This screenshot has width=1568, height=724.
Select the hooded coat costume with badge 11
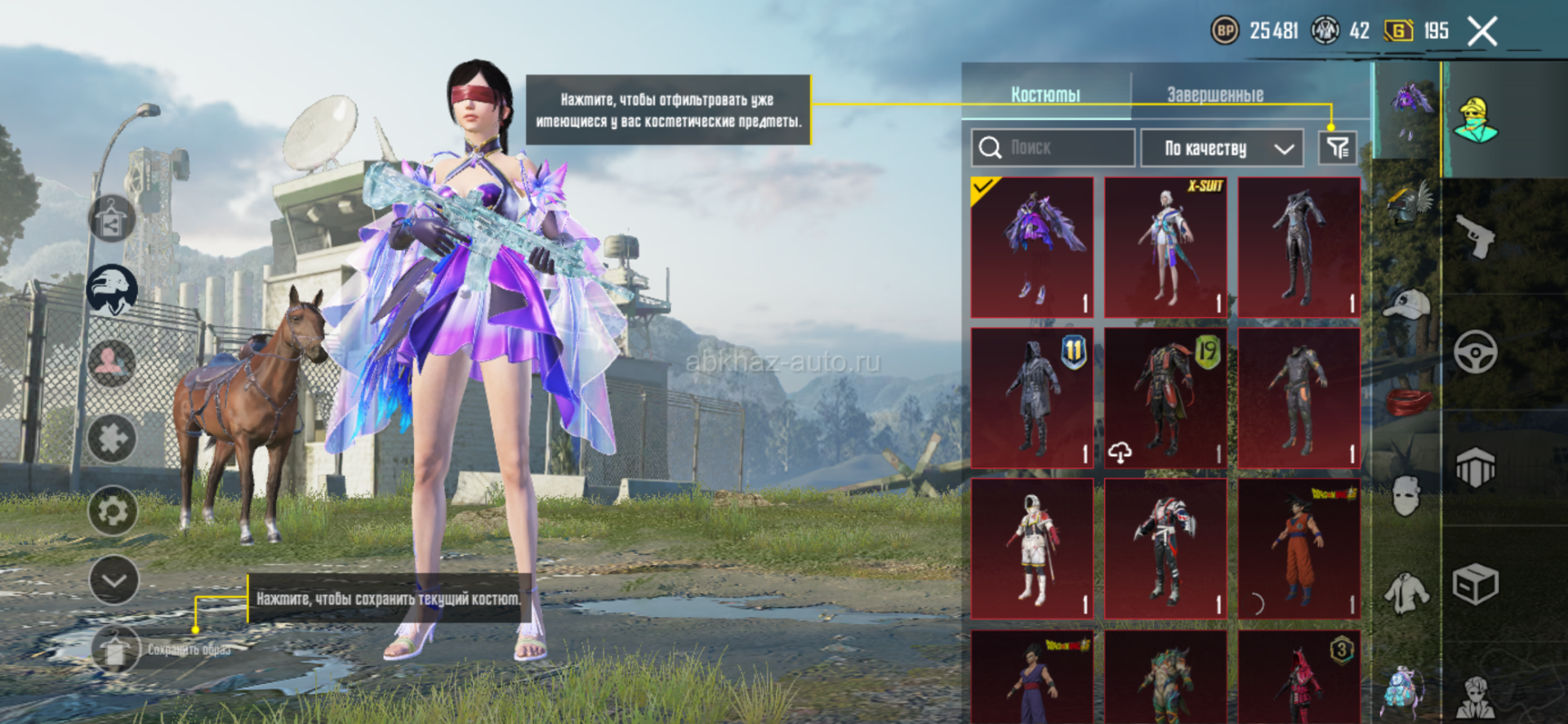tap(1032, 398)
